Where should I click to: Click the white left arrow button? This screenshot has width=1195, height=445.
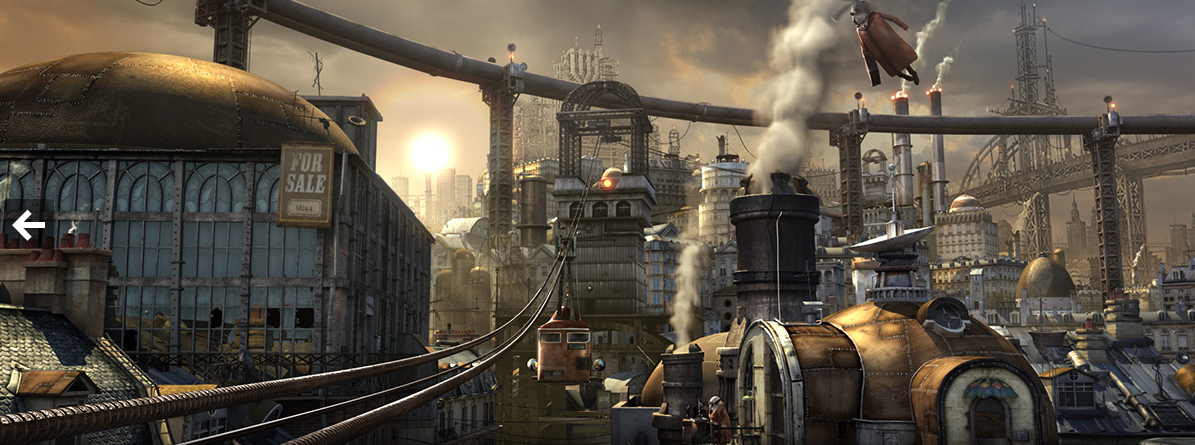point(28,226)
